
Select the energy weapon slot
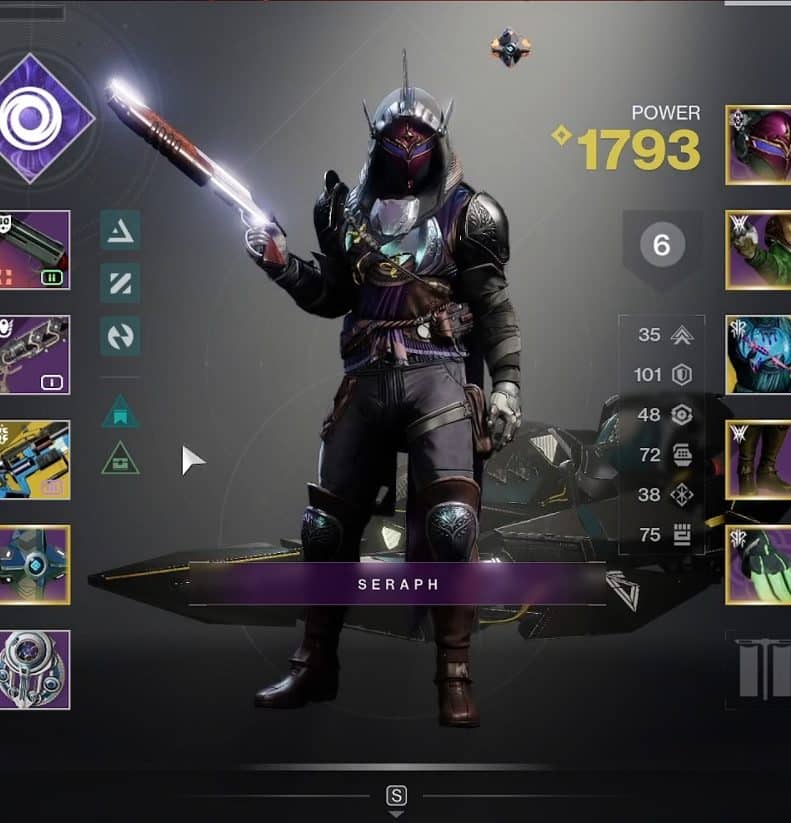point(35,355)
